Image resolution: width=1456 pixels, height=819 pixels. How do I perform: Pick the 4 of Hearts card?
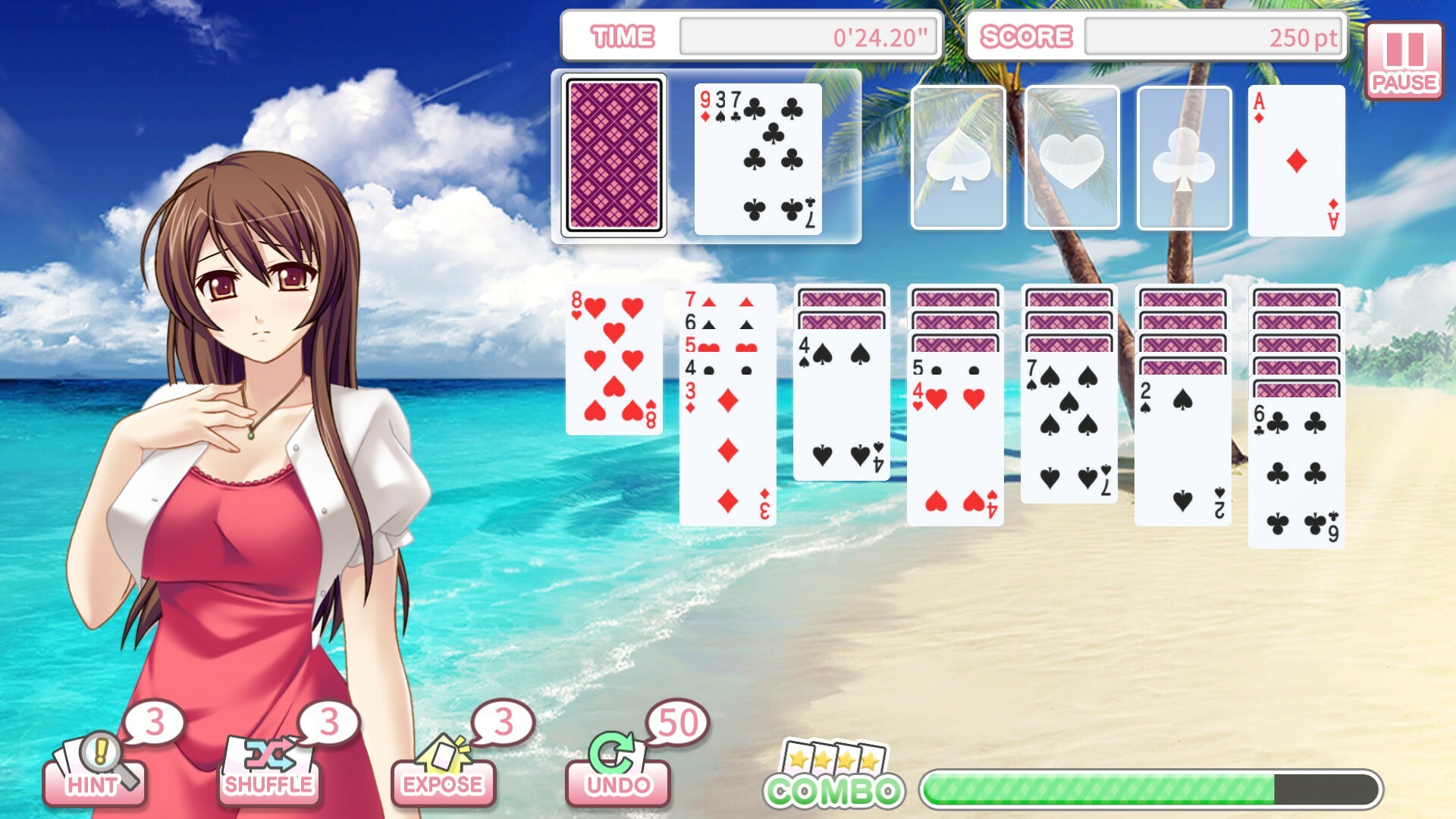[x=954, y=447]
